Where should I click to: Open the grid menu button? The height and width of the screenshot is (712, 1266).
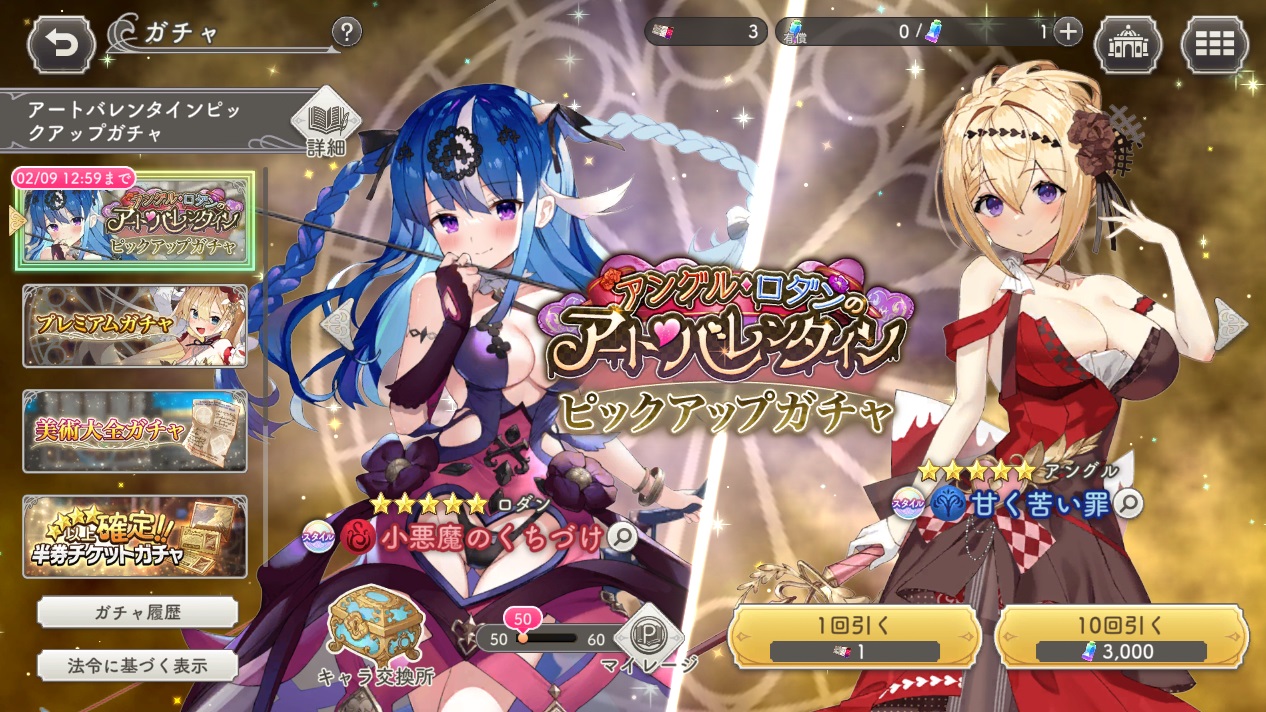(1214, 45)
